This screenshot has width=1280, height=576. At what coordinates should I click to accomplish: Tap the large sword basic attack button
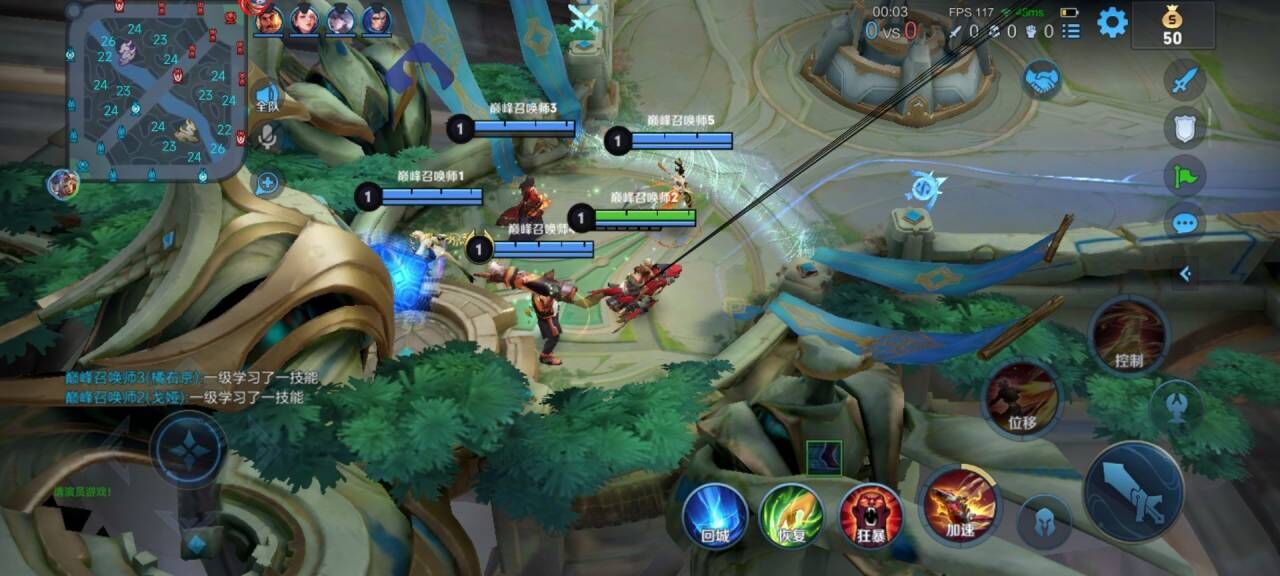[1136, 492]
